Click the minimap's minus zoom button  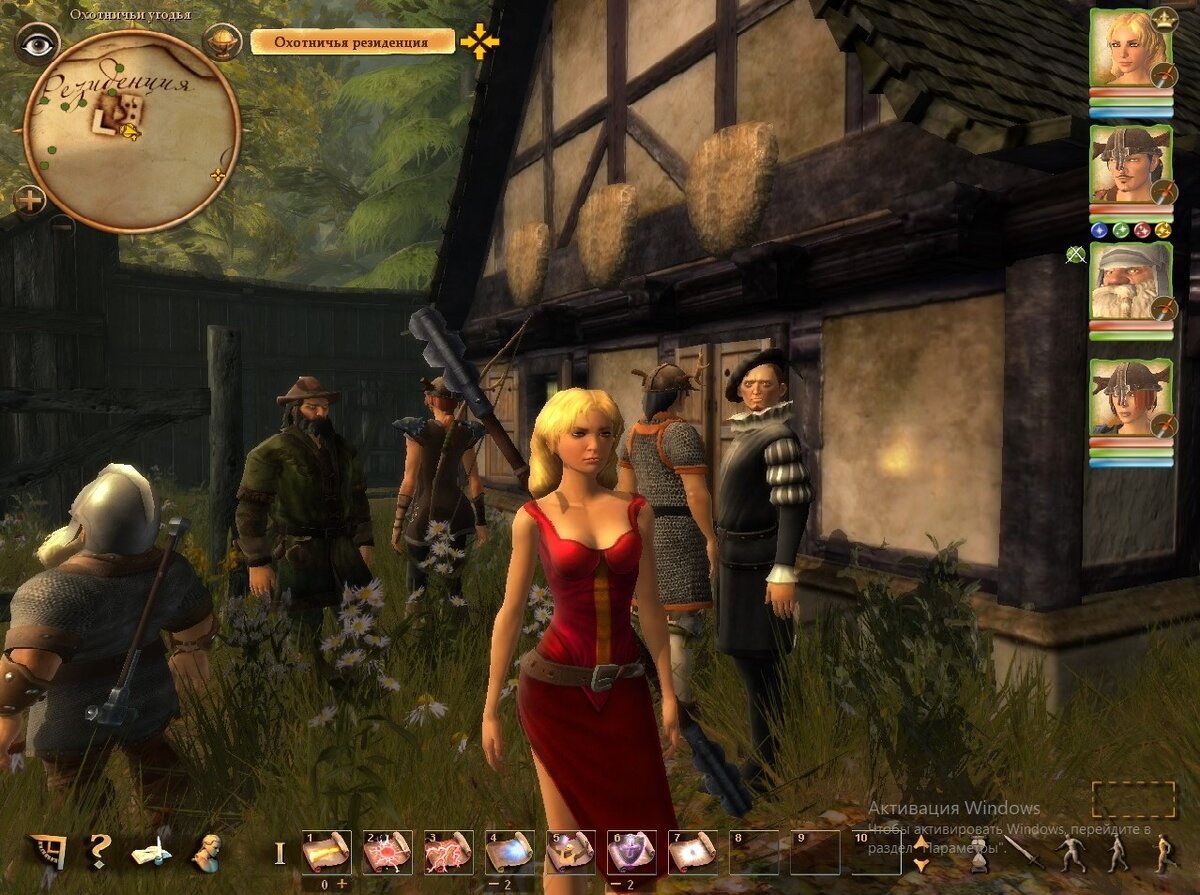click(61, 225)
